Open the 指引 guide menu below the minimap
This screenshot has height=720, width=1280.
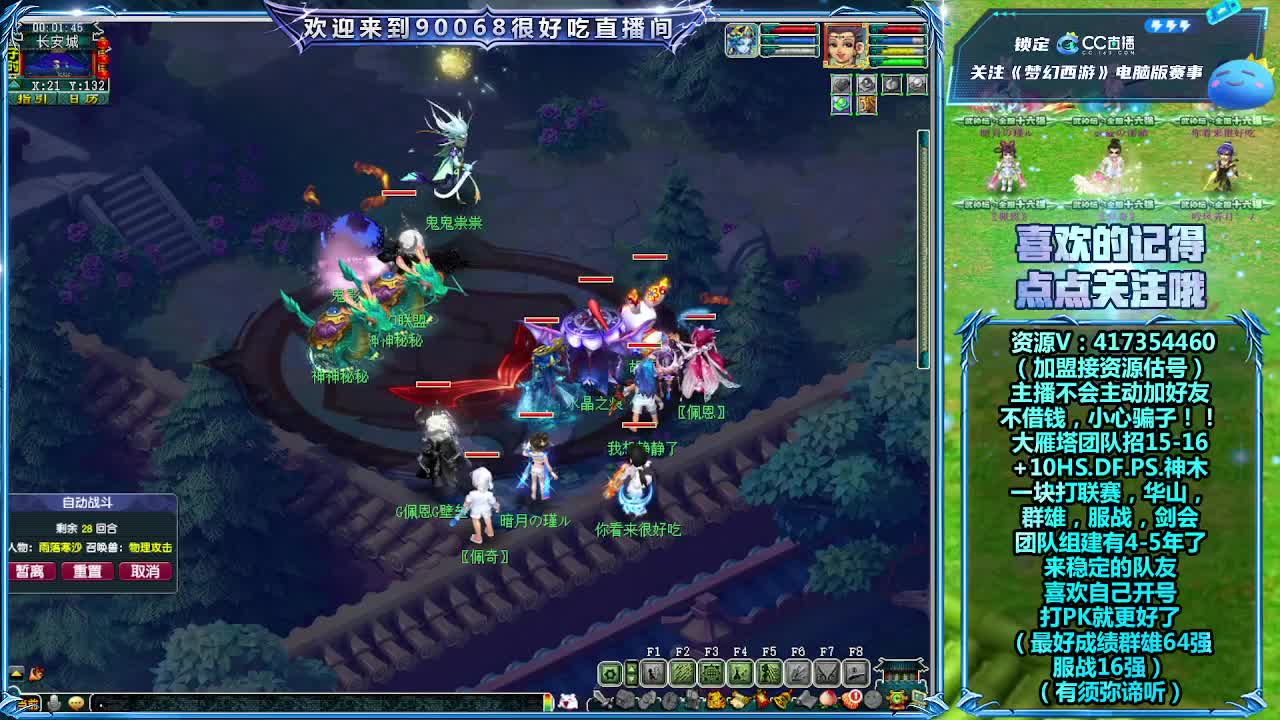point(32,98)
